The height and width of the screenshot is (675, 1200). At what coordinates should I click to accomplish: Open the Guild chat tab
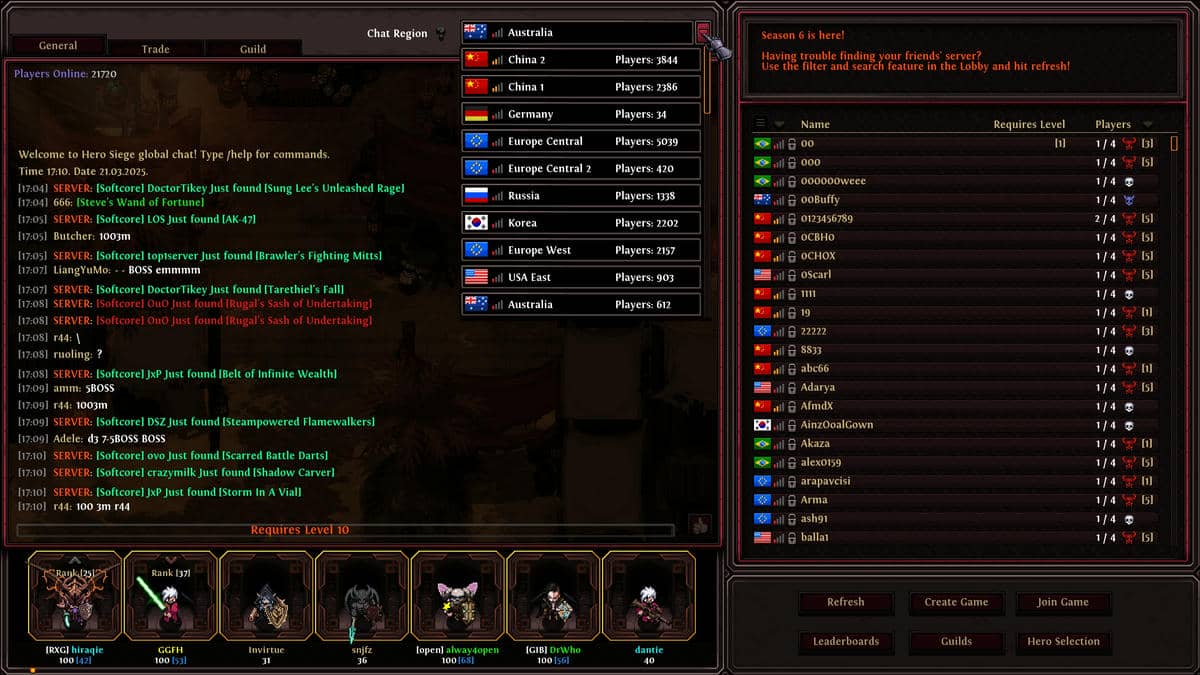(252, 49)
